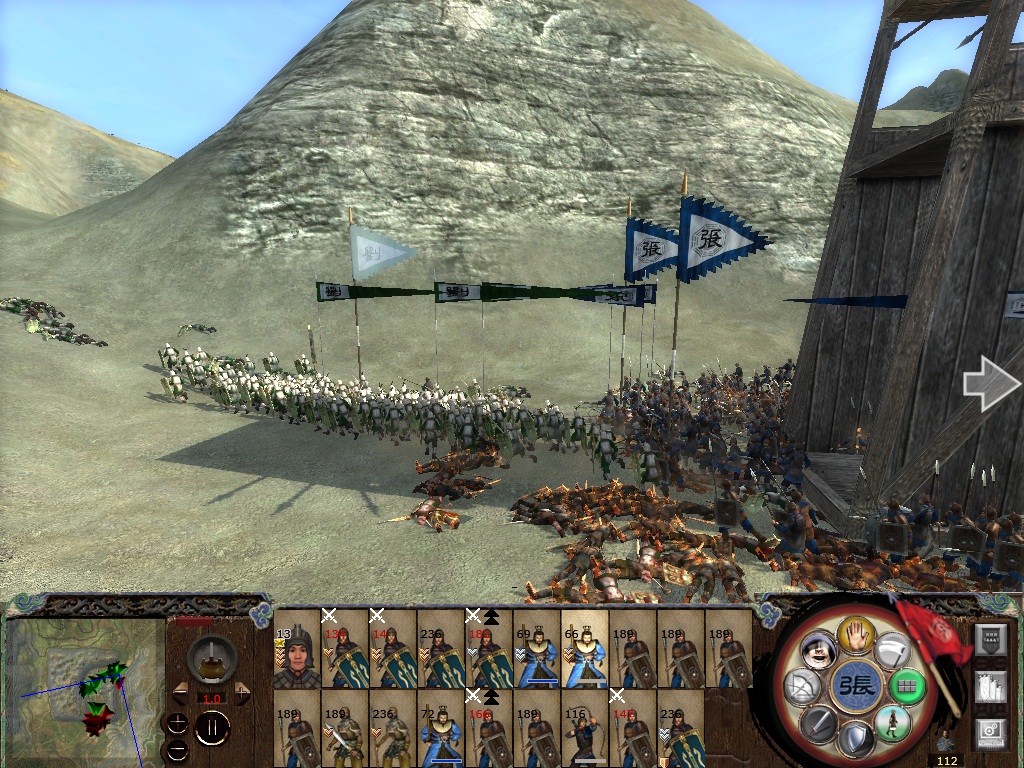The image size is (1024, 768).
Task: Open the game options gear panel
Action: click(x=990, y=731)
